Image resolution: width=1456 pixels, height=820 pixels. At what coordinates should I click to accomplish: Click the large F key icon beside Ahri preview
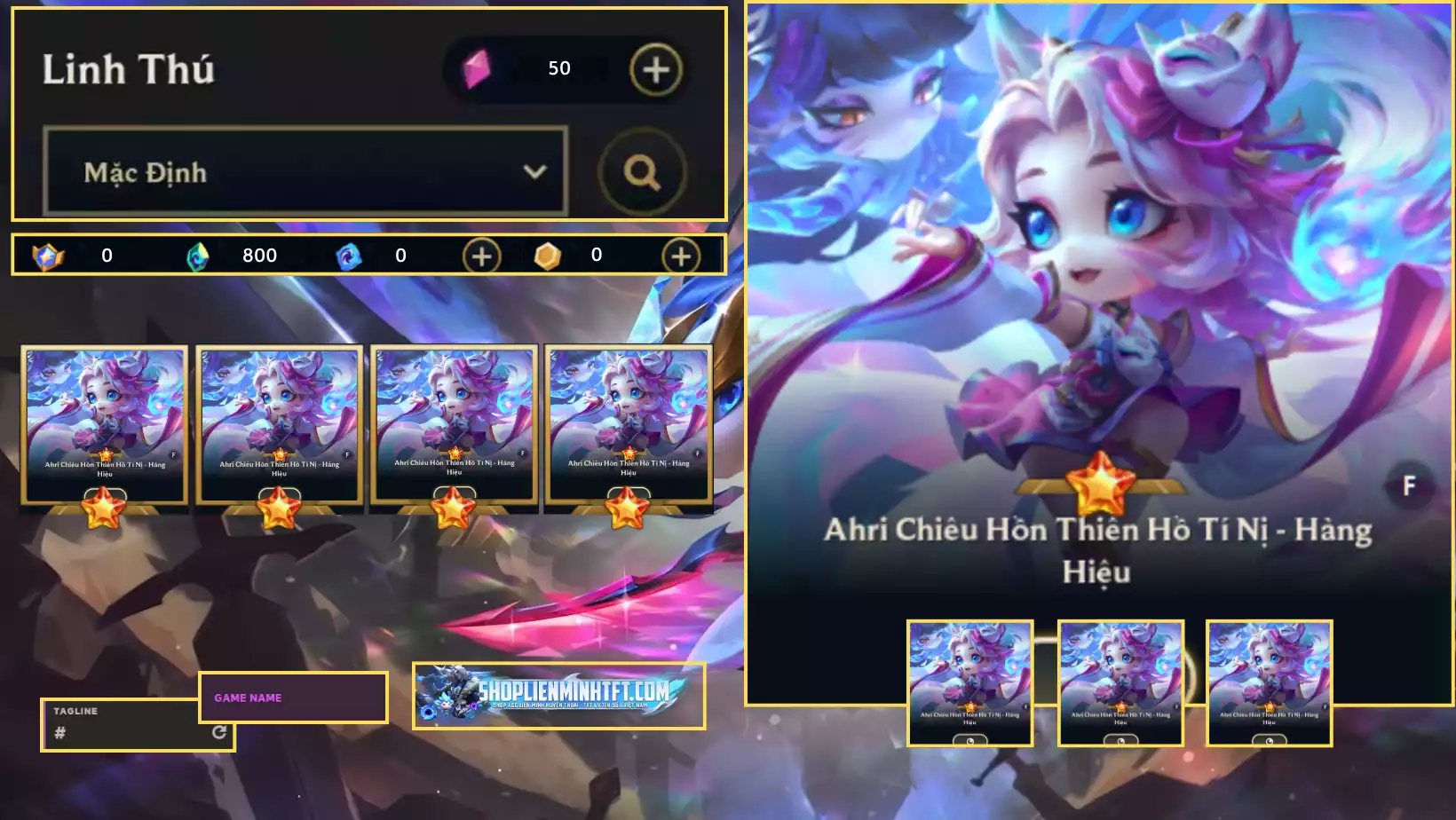[x=1409, y=485]
